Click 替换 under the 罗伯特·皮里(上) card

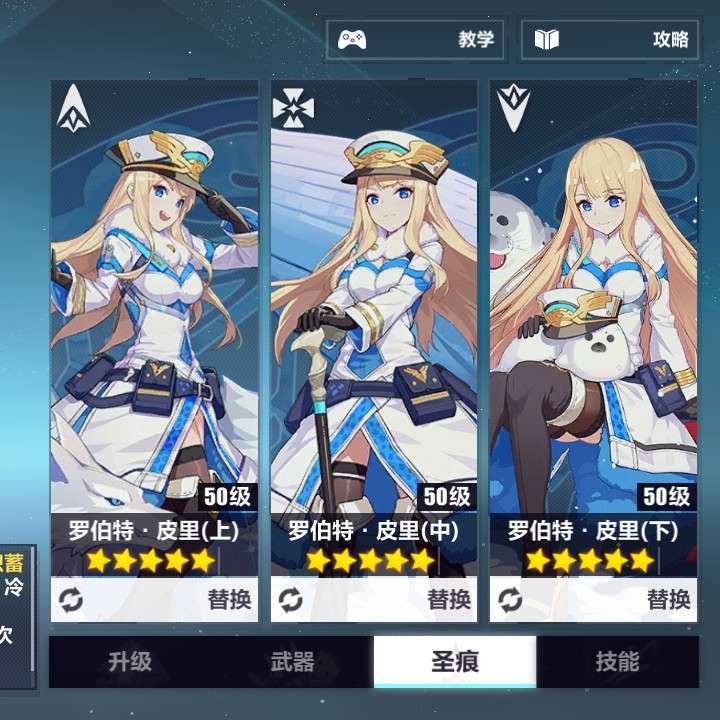point(154,600)
